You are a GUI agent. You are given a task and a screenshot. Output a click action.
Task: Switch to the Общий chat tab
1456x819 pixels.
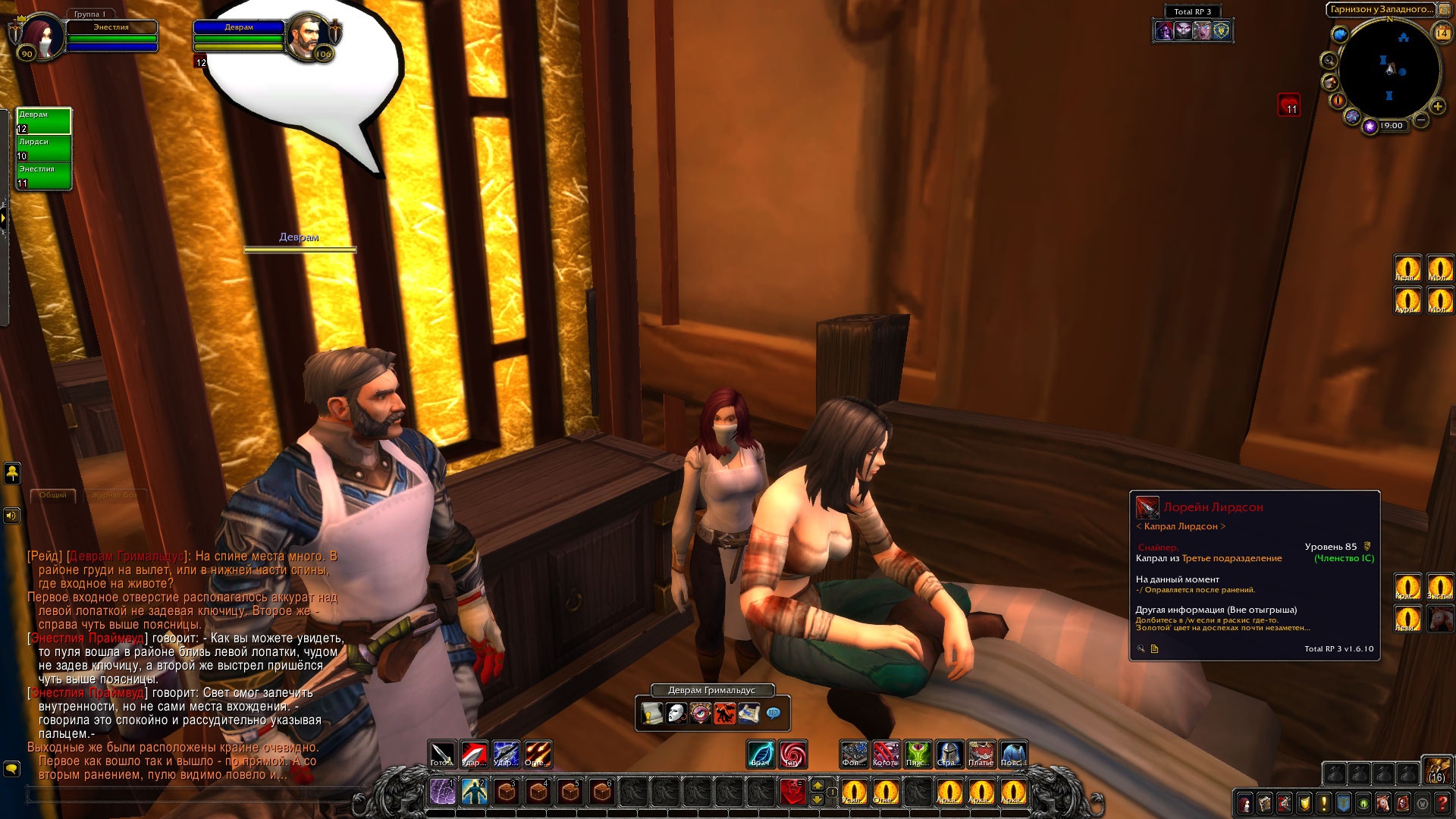point(53,495)
